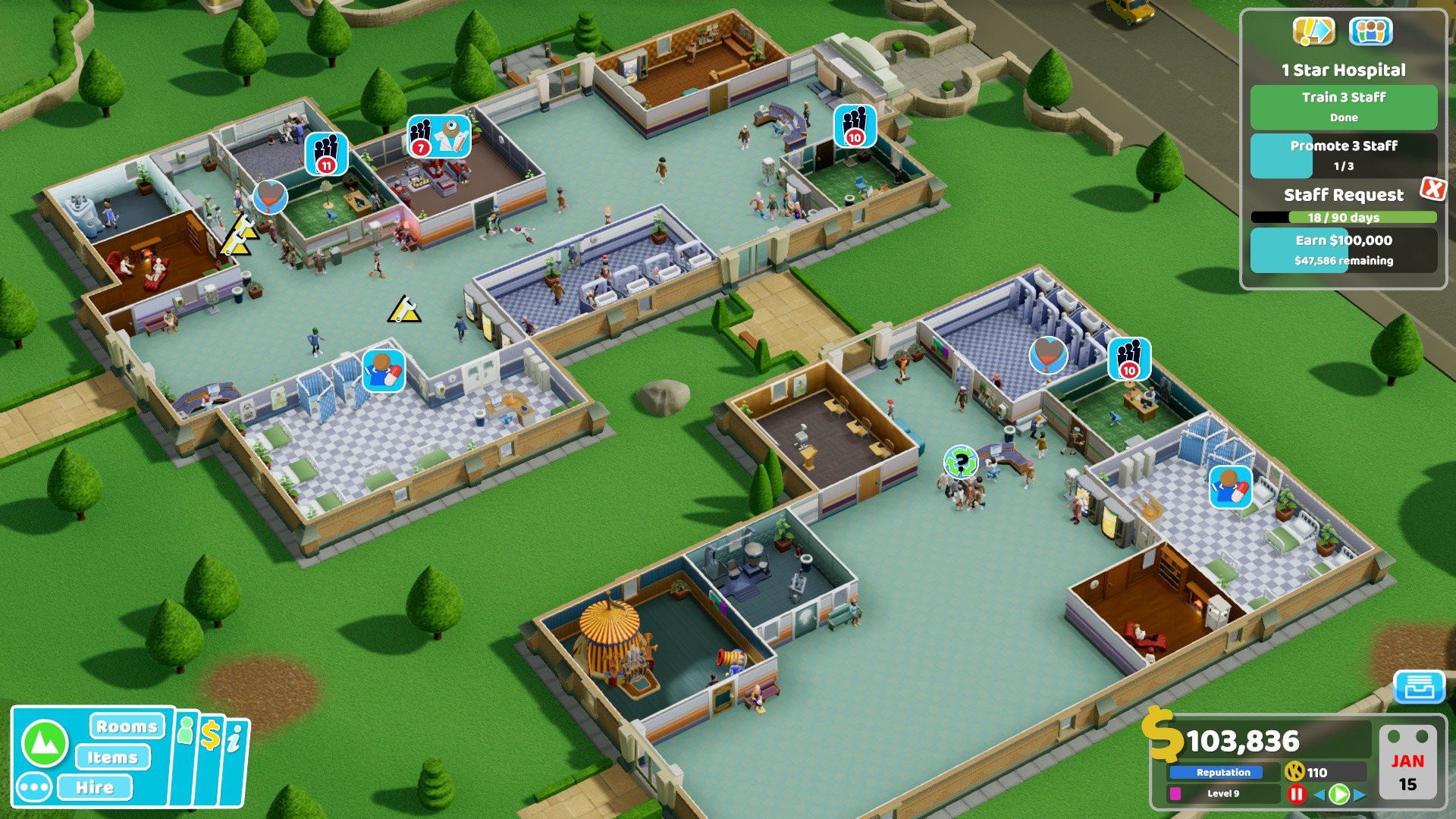Viewport: 1456px width, 819px height.
Task: Open the Rooms build menu
Action: click(127, 726)
